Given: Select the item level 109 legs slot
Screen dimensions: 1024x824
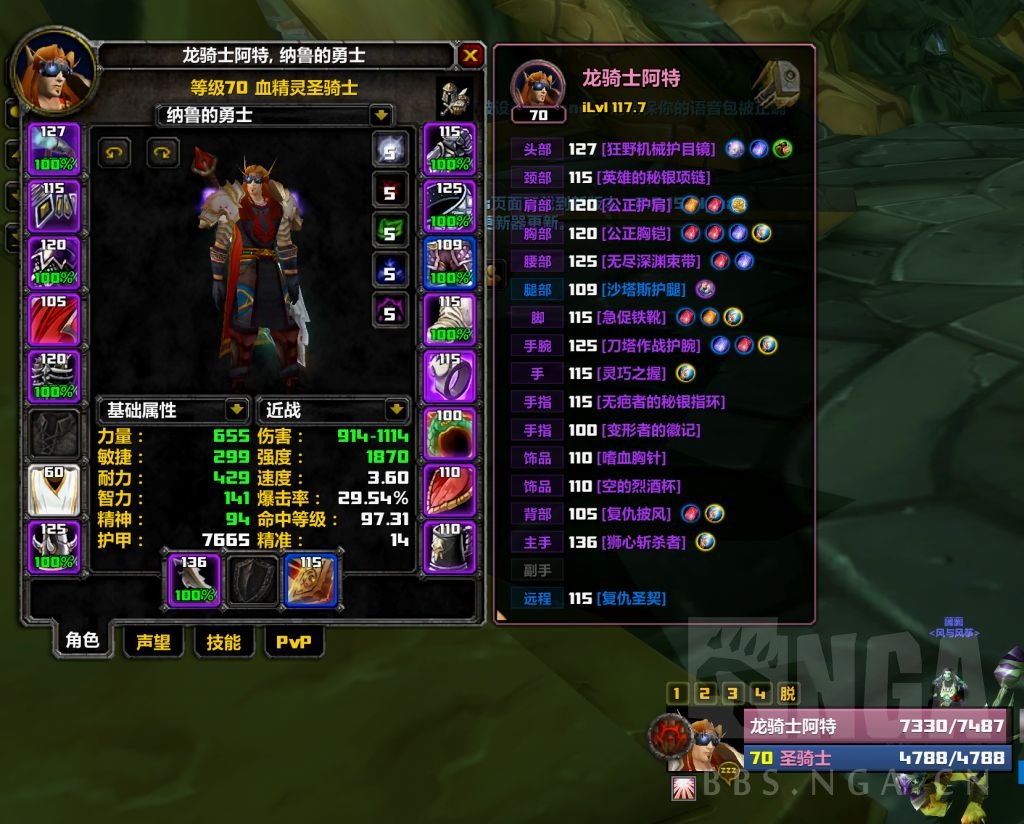Looking at the screenshot, I should point(450,264).
